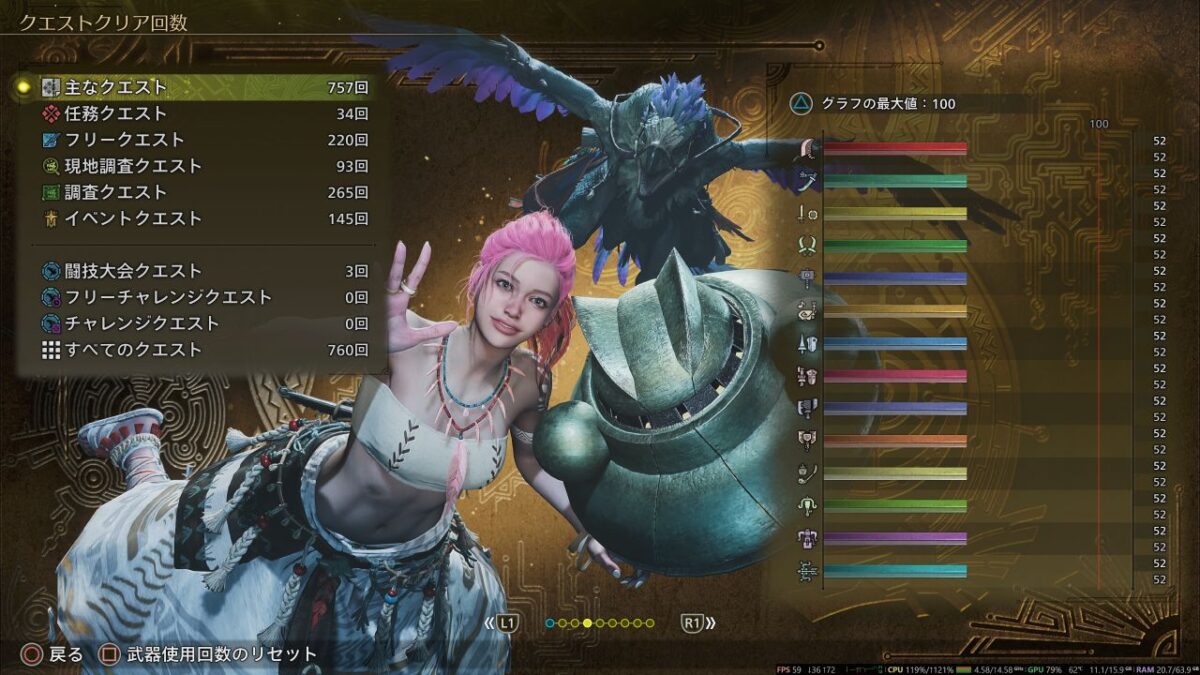1200x675 pixels.
Task: Select the イベントクエスト row
Action: tap(195, 218)
